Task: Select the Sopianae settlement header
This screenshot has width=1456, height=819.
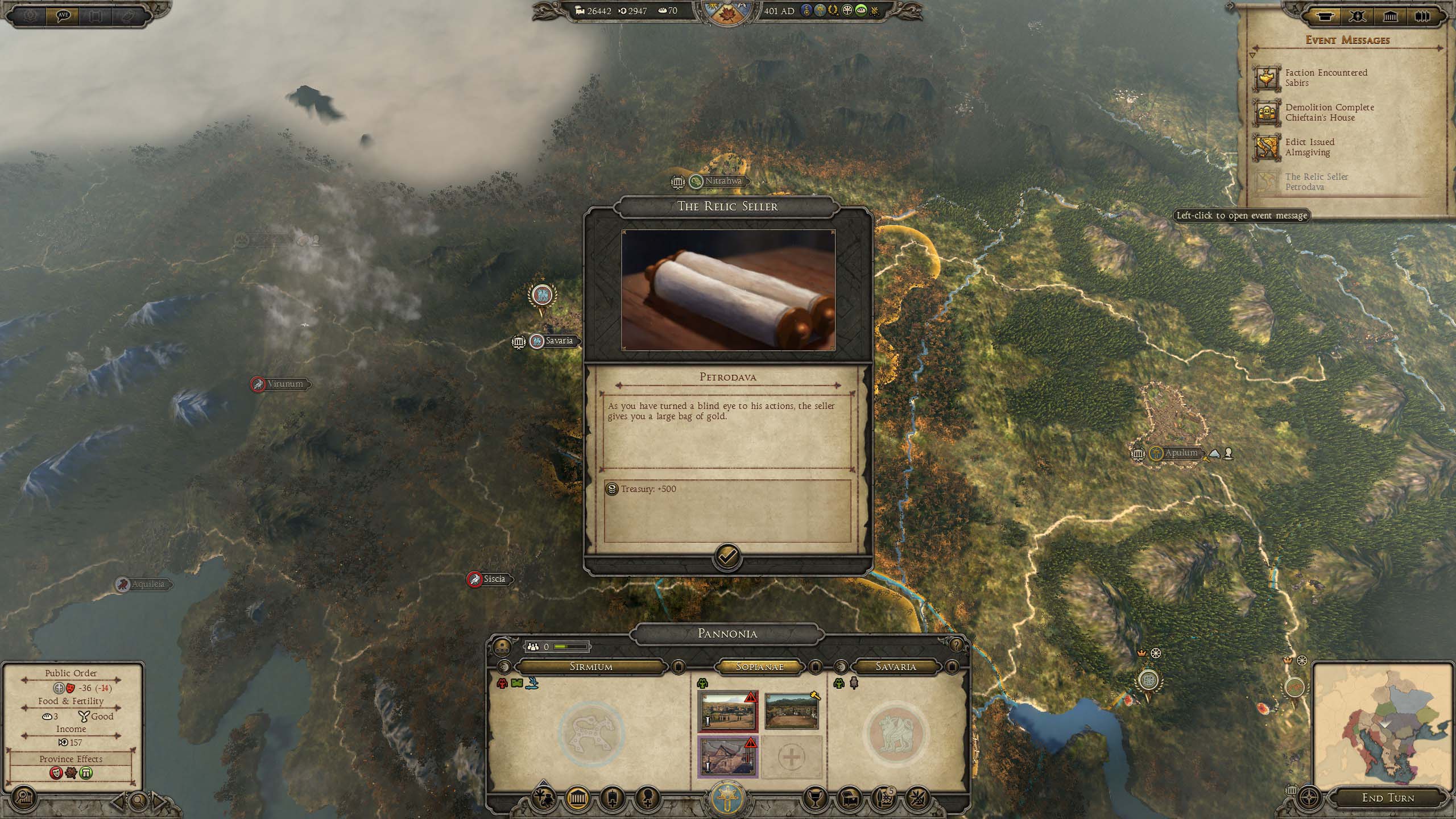Action: pyautogui.click(x=759, y=667)
